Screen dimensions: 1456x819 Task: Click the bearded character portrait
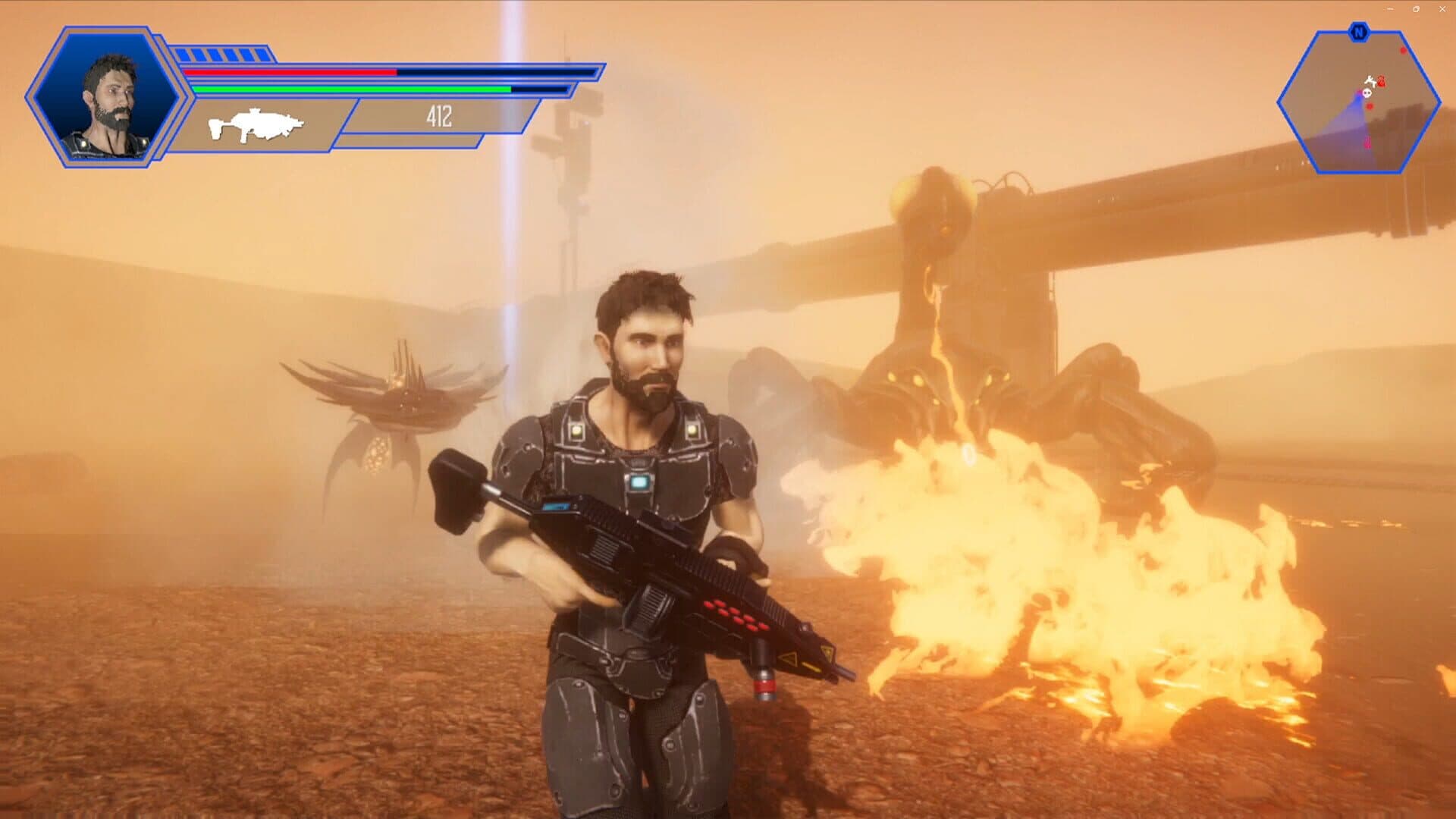tap(106, 99)
